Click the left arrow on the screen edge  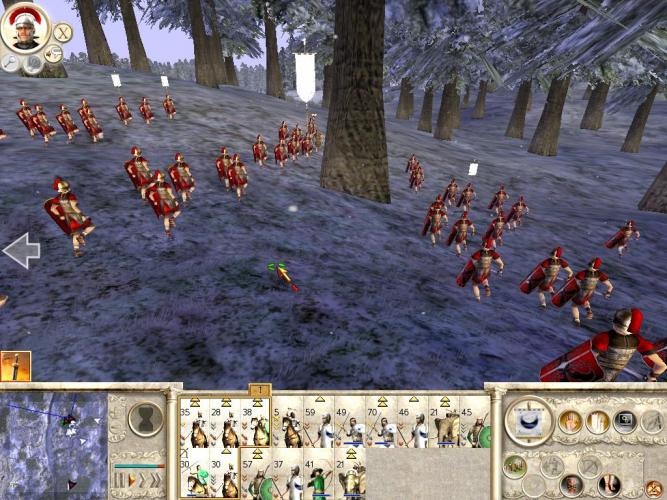click(x=20, y=250)
